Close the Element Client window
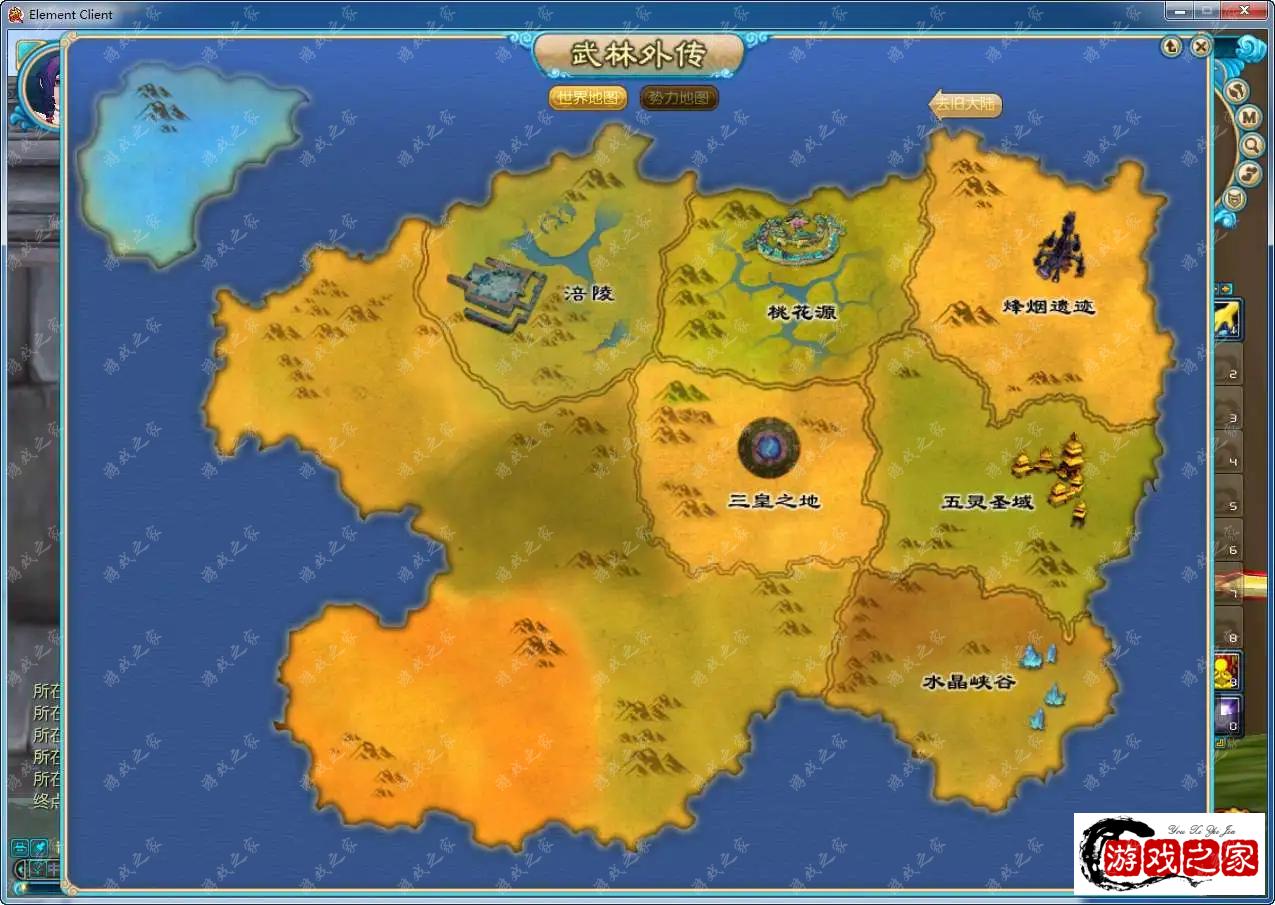The image size is (1275, 905). tap(1246, 10)
